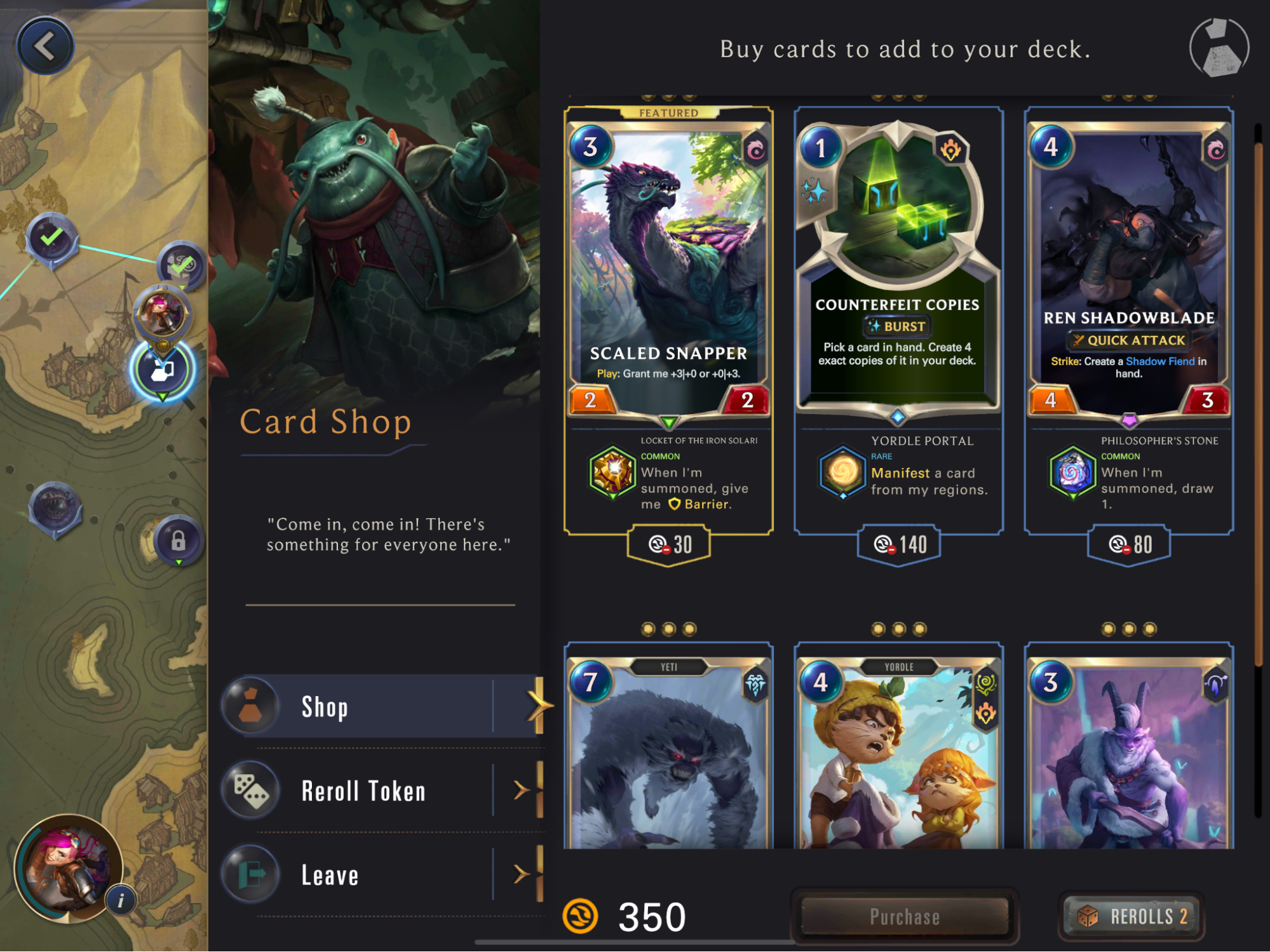The width and height of the screenshot is (1270, 952).
Task: Use the Rerolls button
Action: (x=1132, y=916)
